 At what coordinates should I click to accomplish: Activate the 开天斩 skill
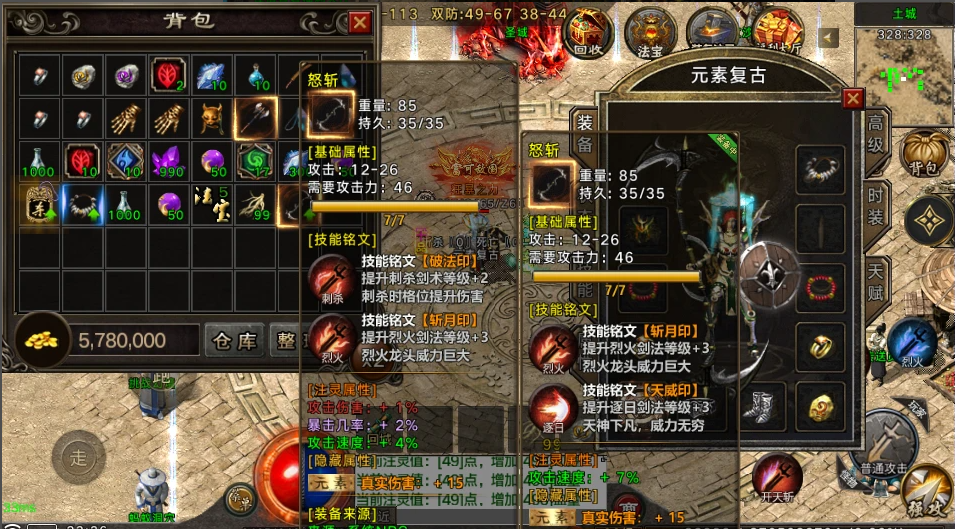tap(776, 476)
